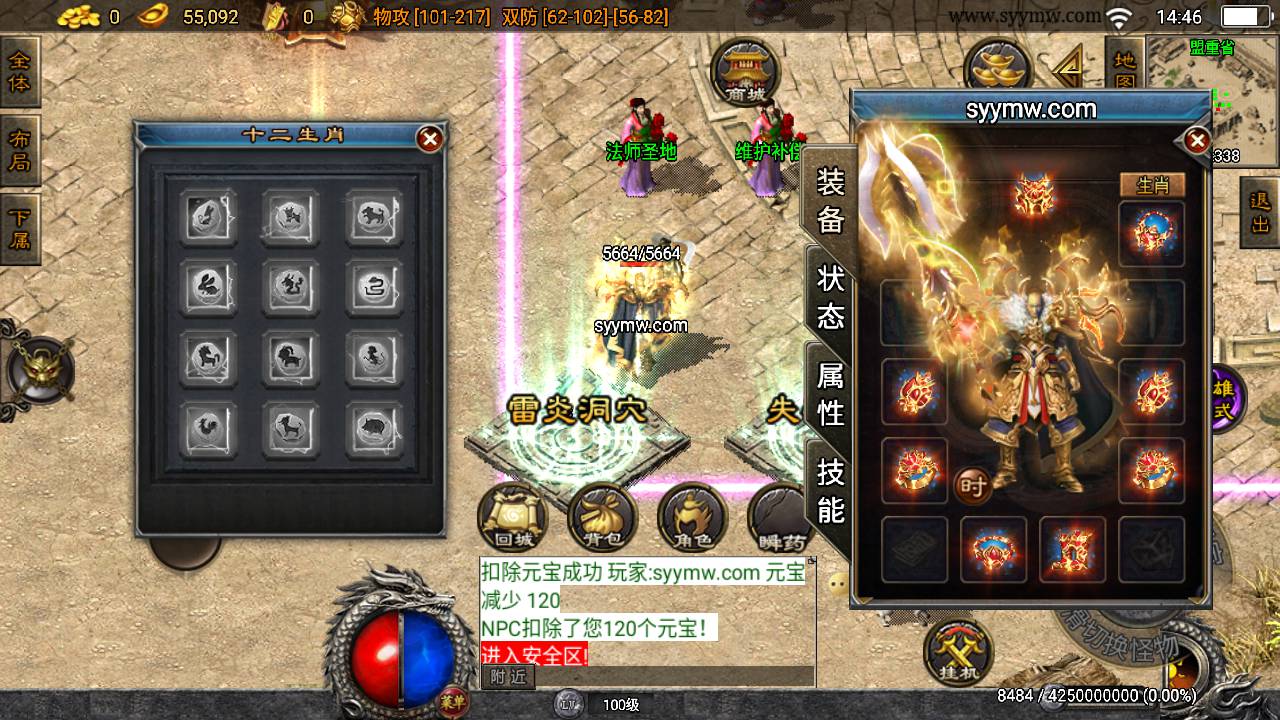Click the 生肖 zodiac button

coord(1151,185)
